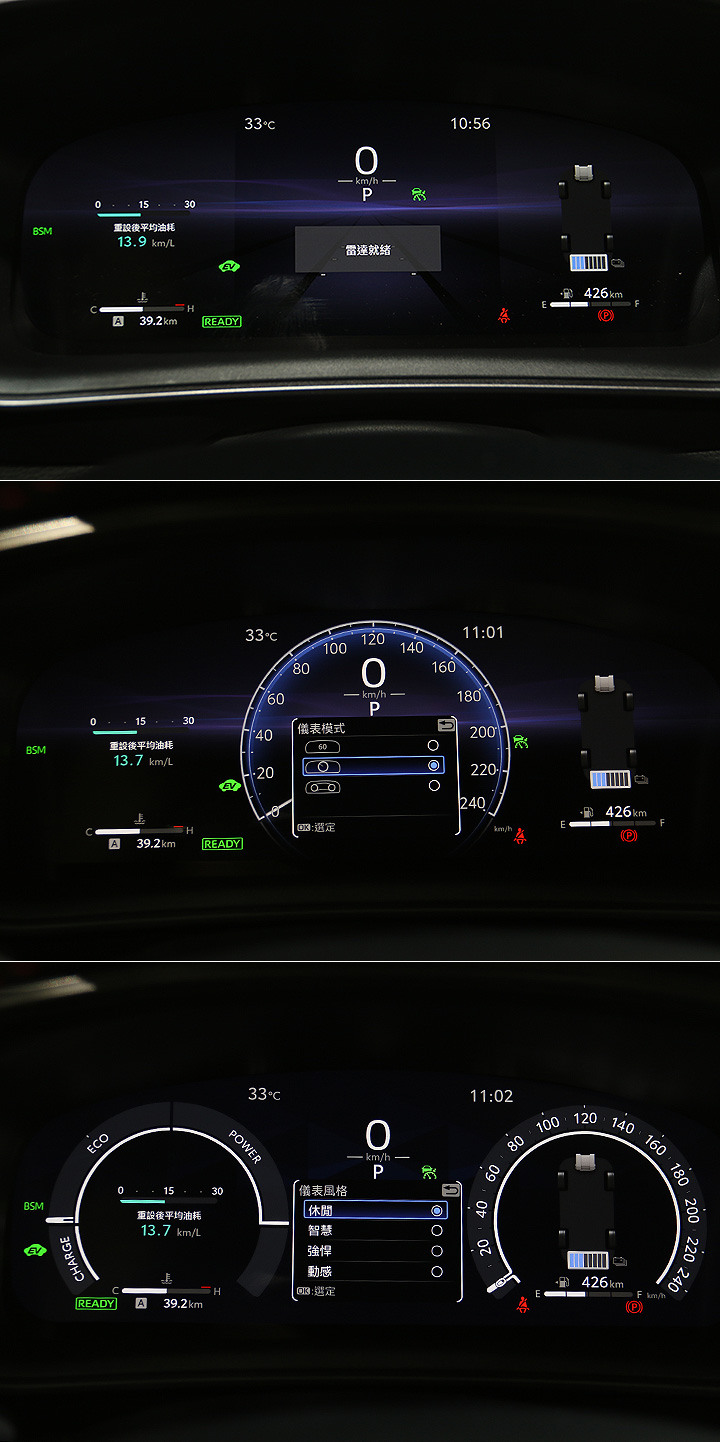Switch to the 動感 gauge style

[374, 1272]
